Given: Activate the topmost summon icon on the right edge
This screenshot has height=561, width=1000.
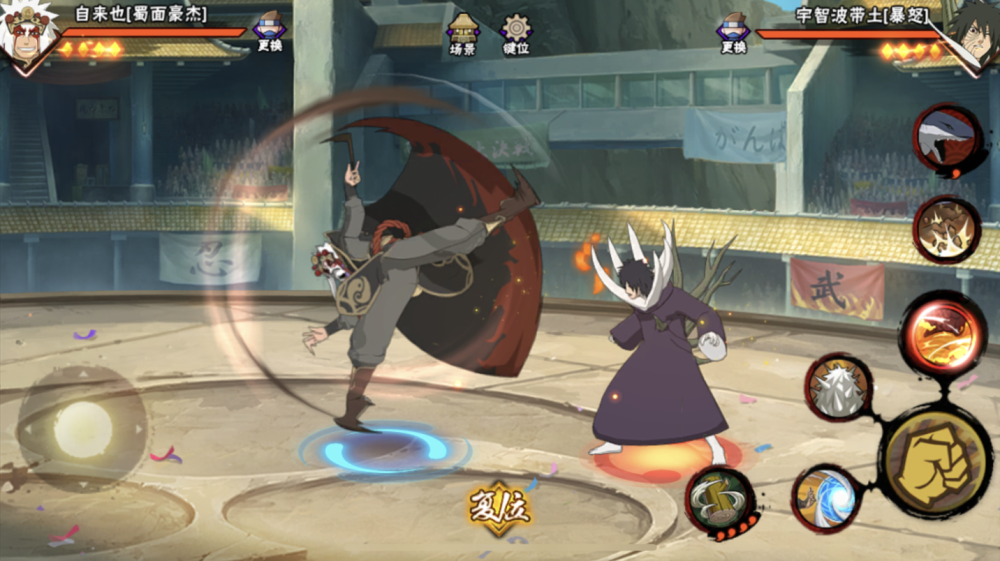Looking at the screenshot, I should (947, 139).
